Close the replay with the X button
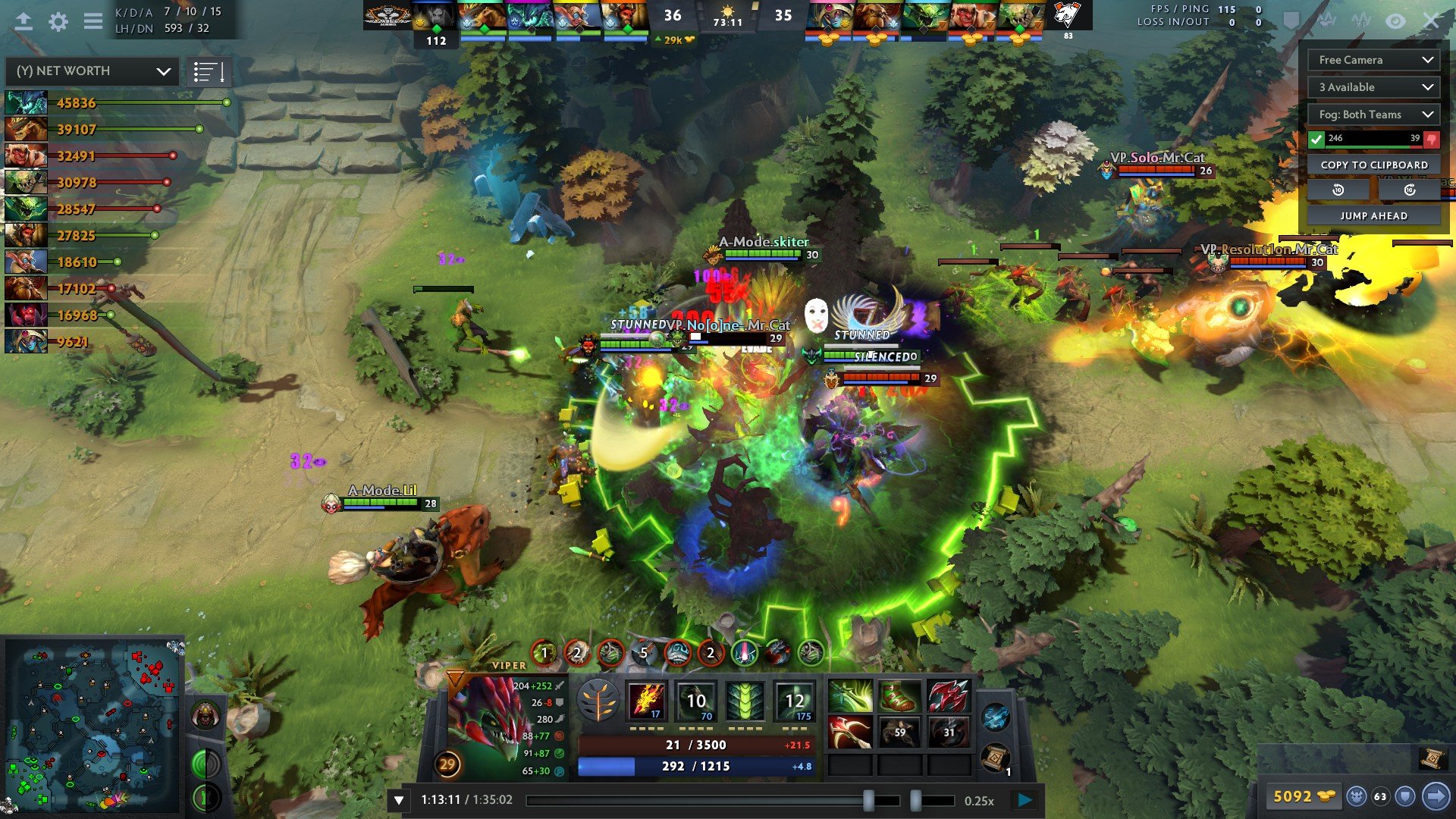This screenshot has height=819, width=1456. pos(1430,21)
